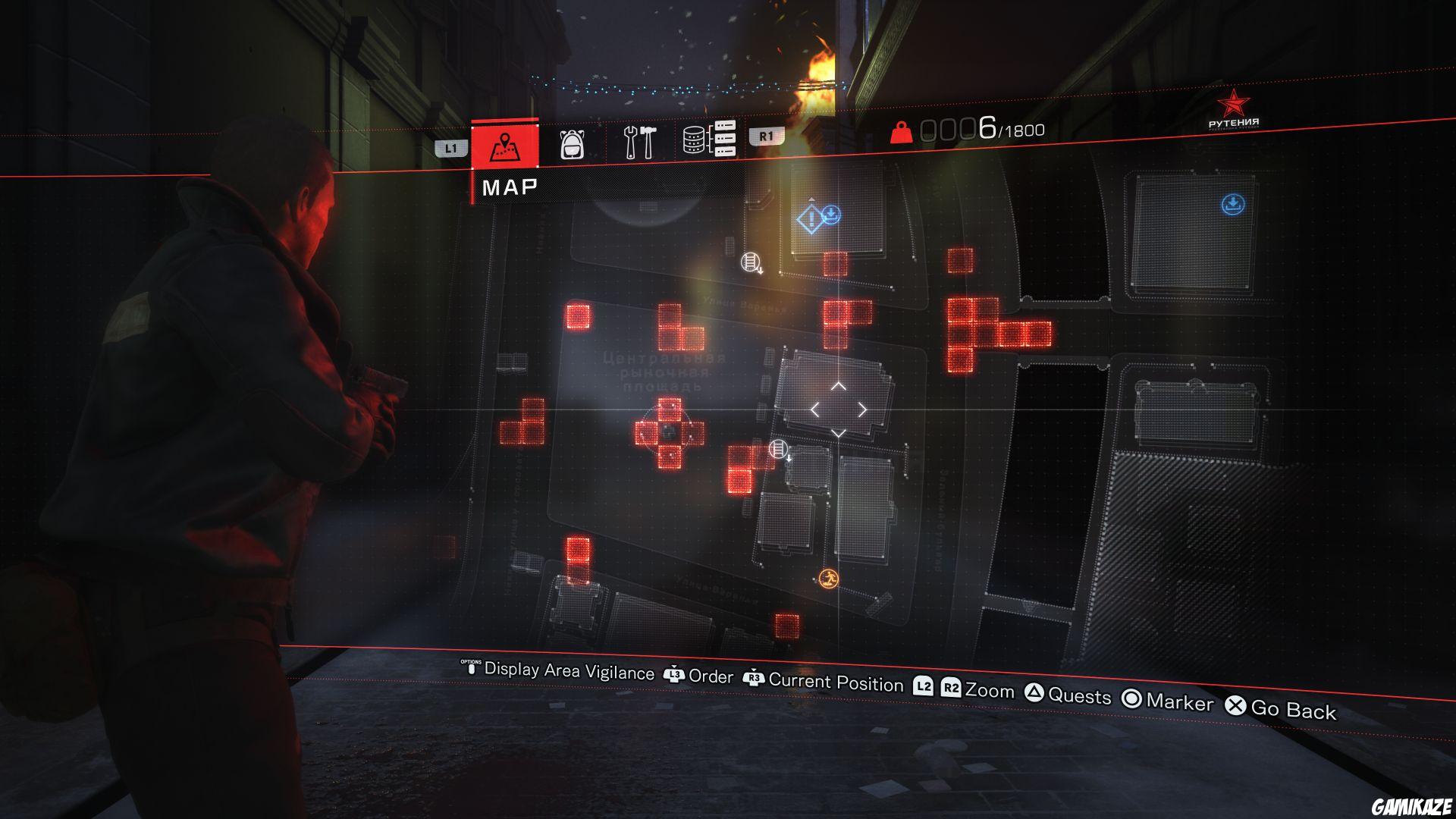Toggle the L2 zoom-out control

pyautogui.click(x=924, y=686)
